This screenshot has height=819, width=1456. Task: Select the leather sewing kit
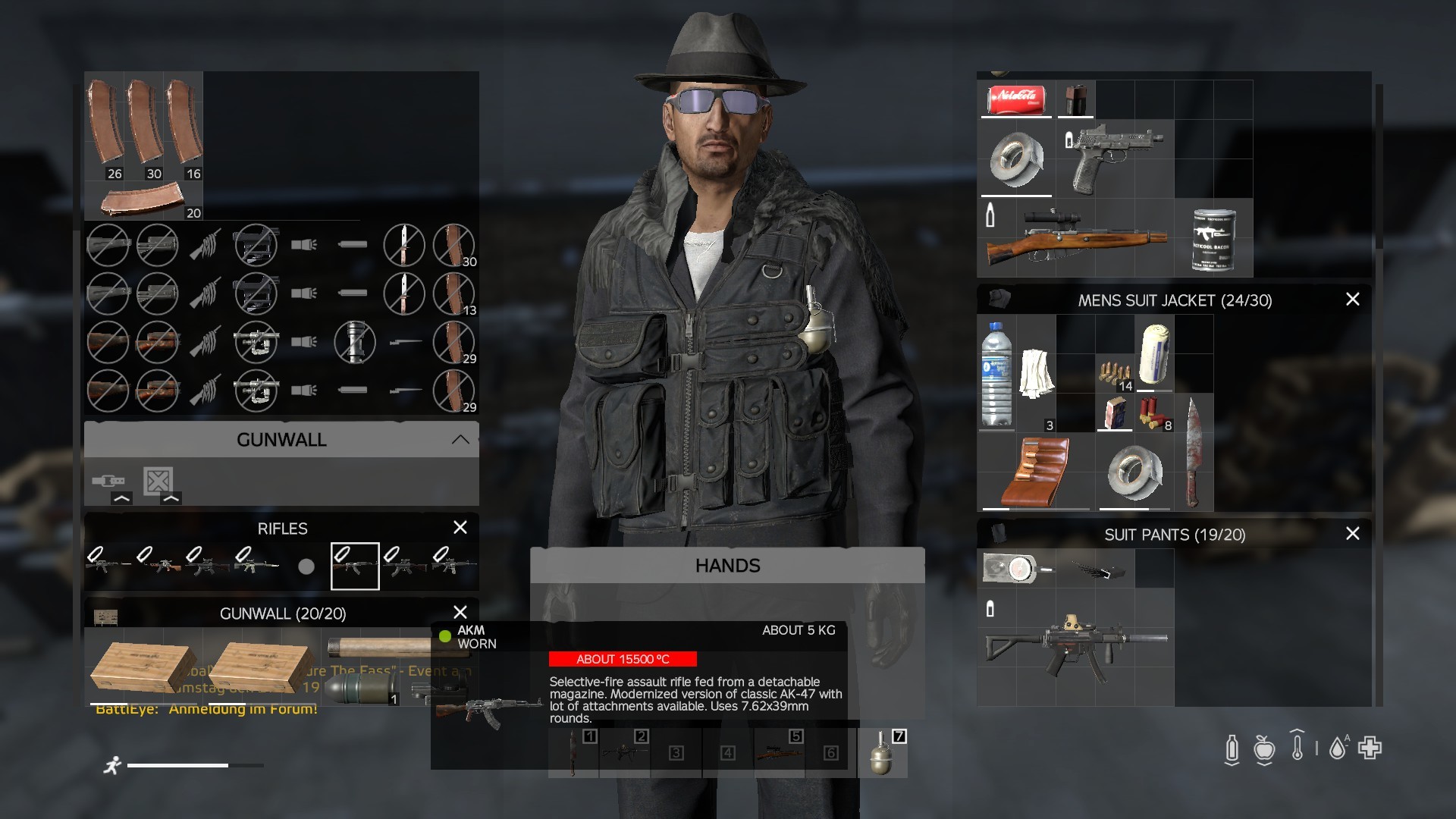click(x=1036, y=472)
